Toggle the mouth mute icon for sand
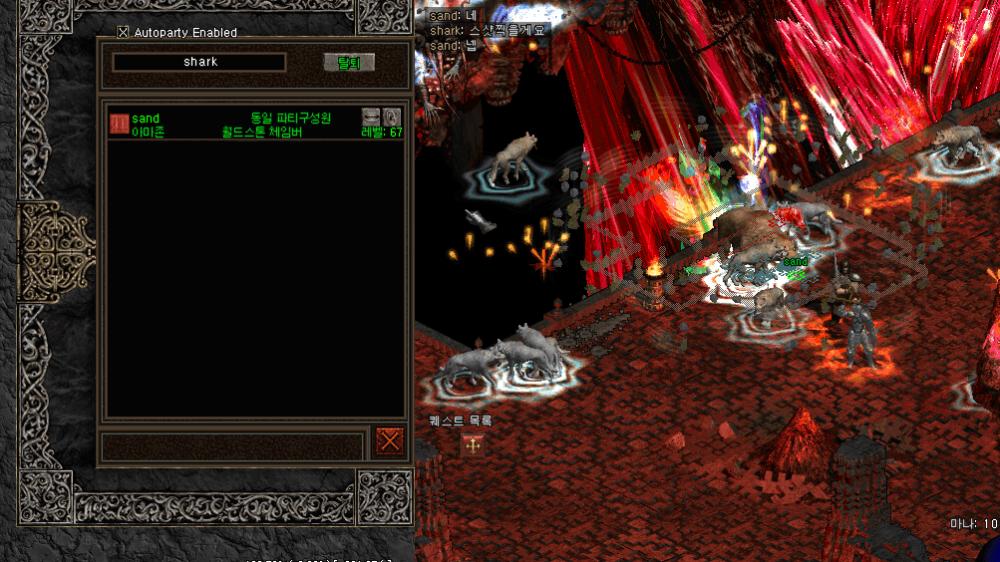Viewport: 1000px width, 562px height. point(371,117)
